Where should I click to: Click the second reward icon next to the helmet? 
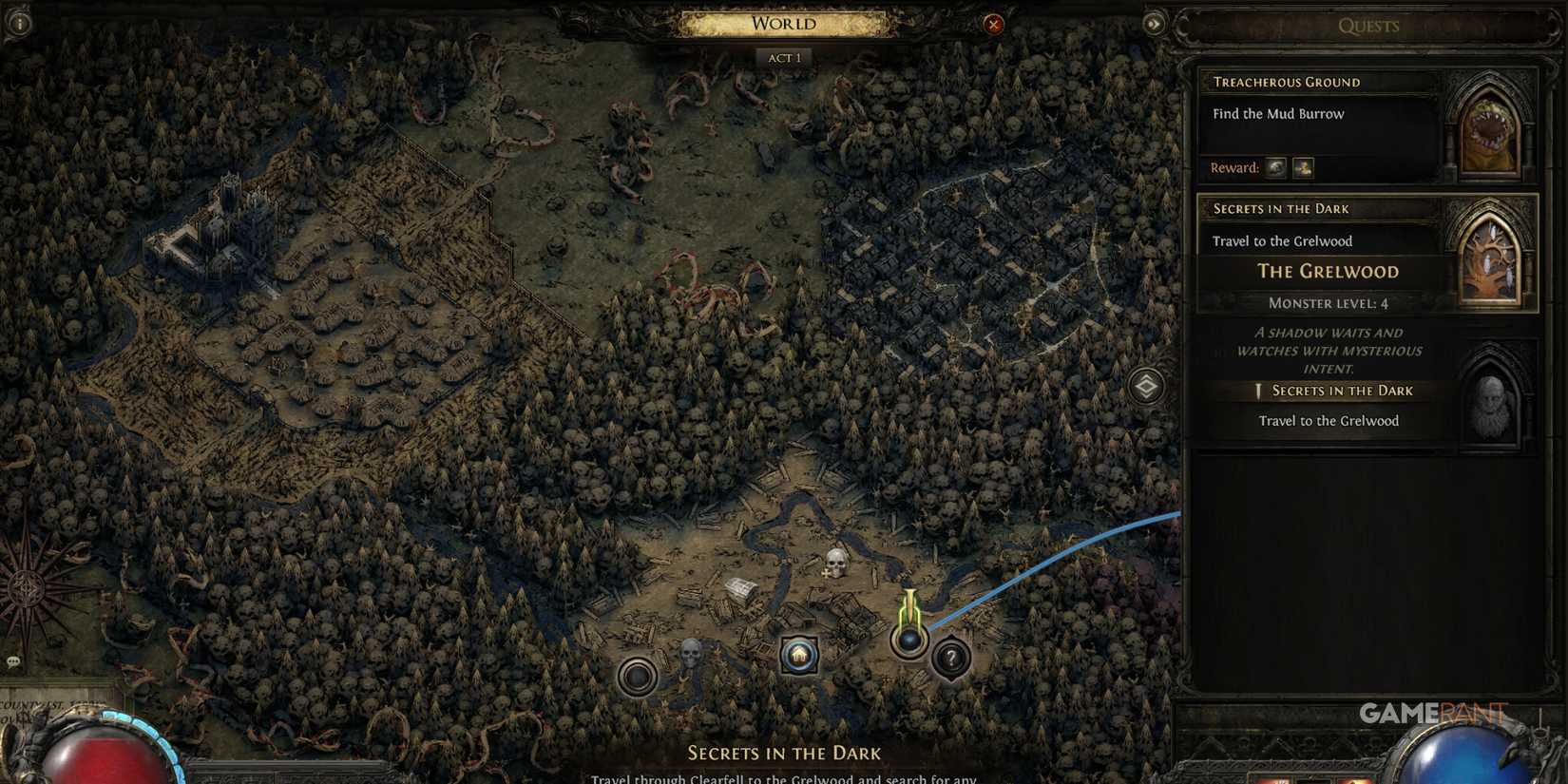(x=1303, y=167)
